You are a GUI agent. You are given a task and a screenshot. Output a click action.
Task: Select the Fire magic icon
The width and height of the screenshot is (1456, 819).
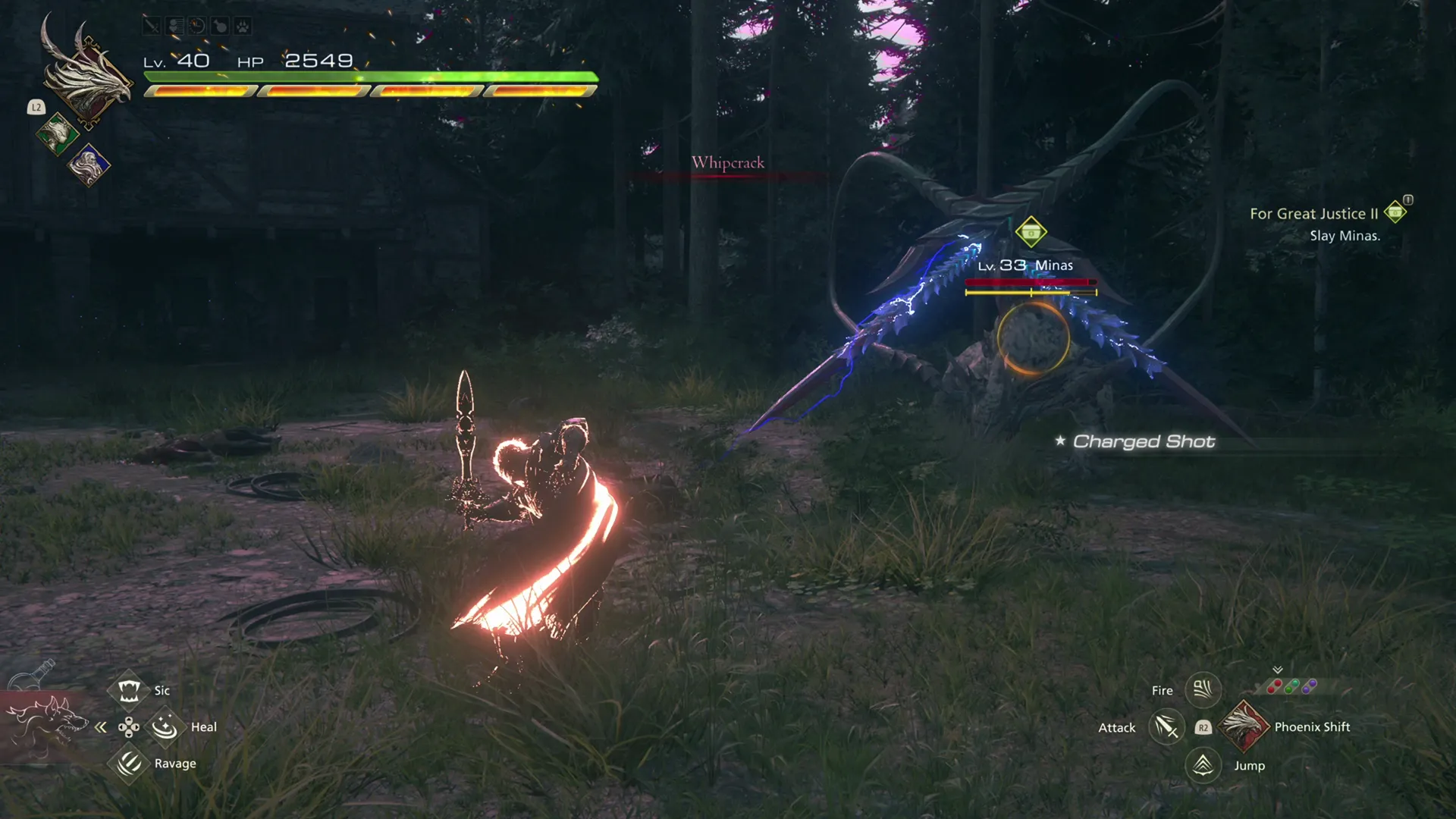(1203, 690)
